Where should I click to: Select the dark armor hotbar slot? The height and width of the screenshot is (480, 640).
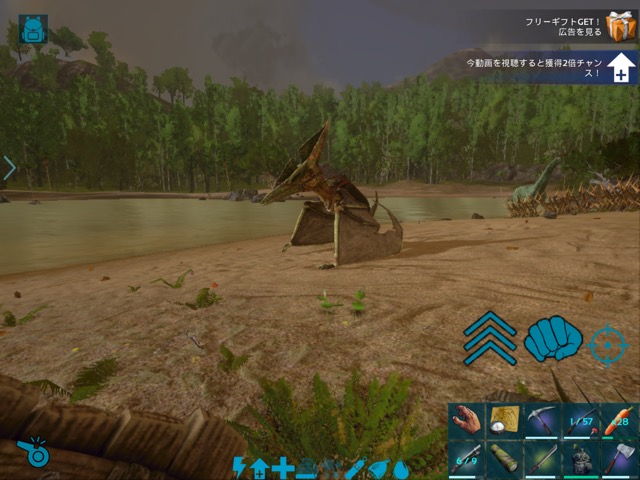[x=580, y=460]
